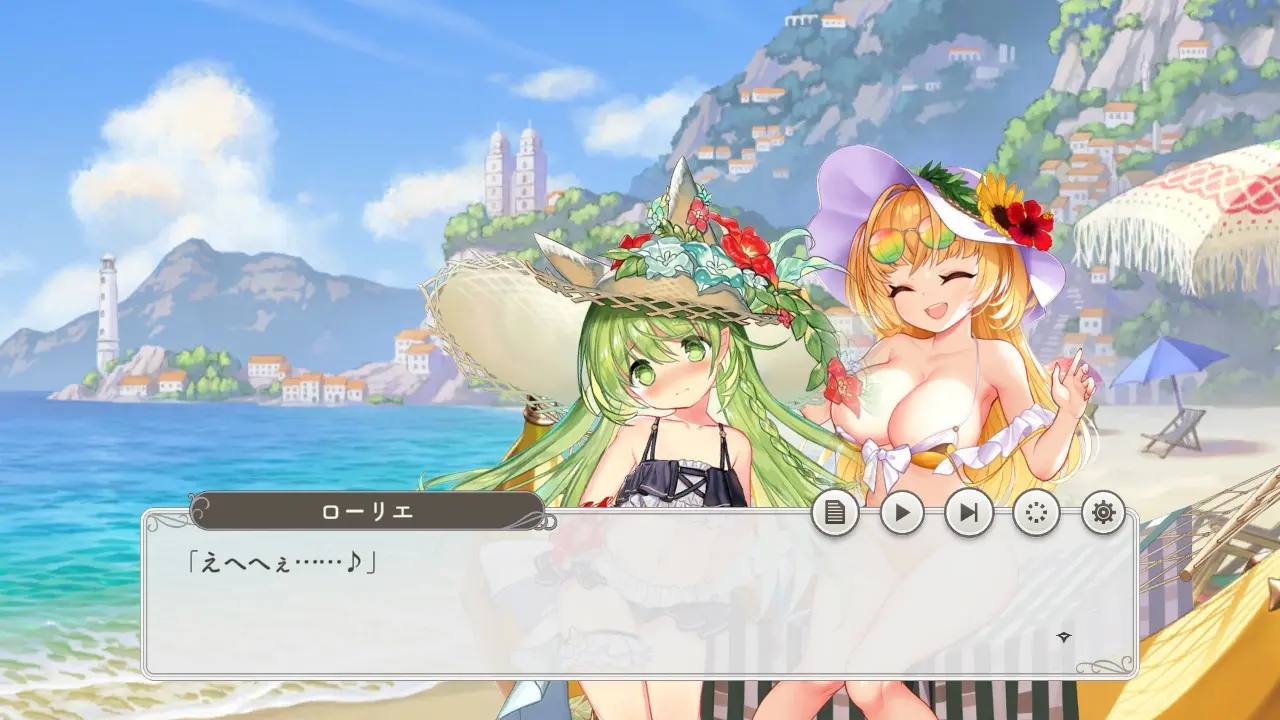1280x720 pixels.
Task: Open settings with the gear icon
Action: click(1103, 513)
